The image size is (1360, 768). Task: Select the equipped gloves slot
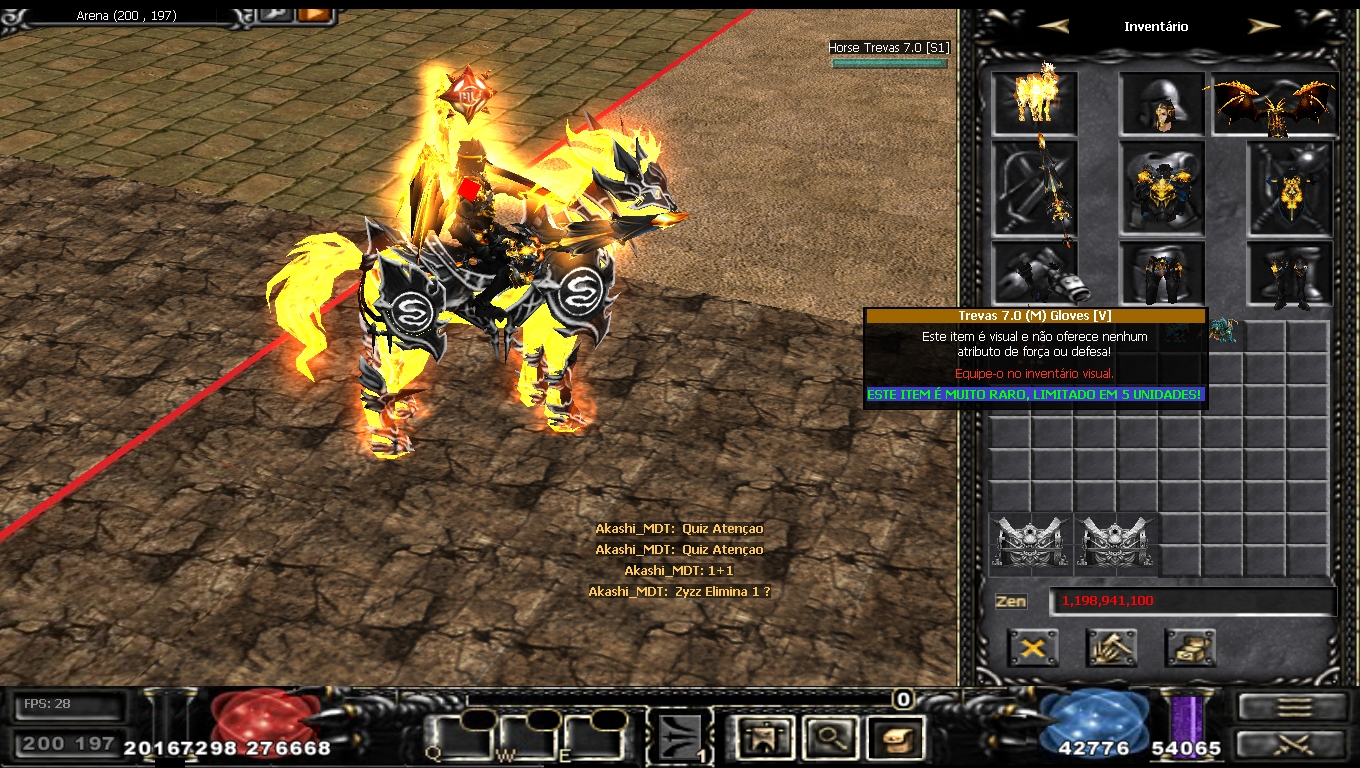pos(1035,272)
